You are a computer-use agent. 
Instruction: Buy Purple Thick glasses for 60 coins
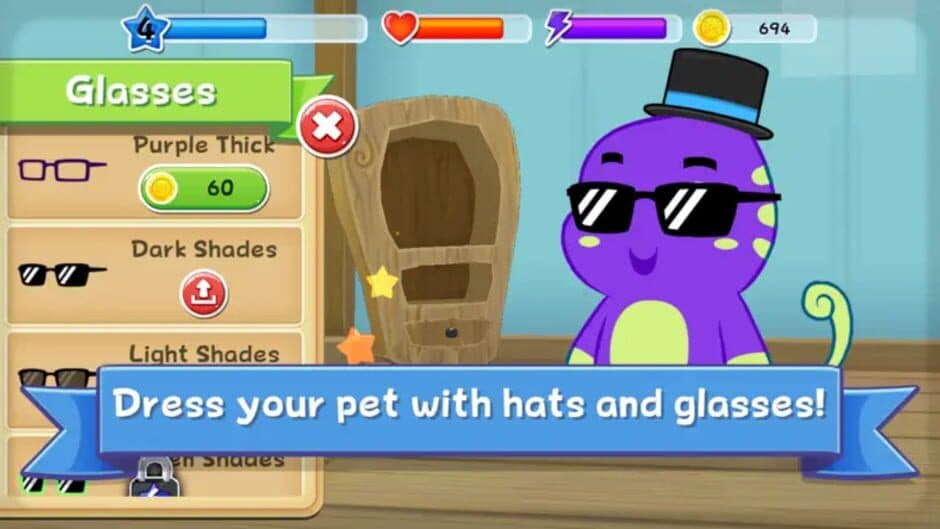coord(204,189)
